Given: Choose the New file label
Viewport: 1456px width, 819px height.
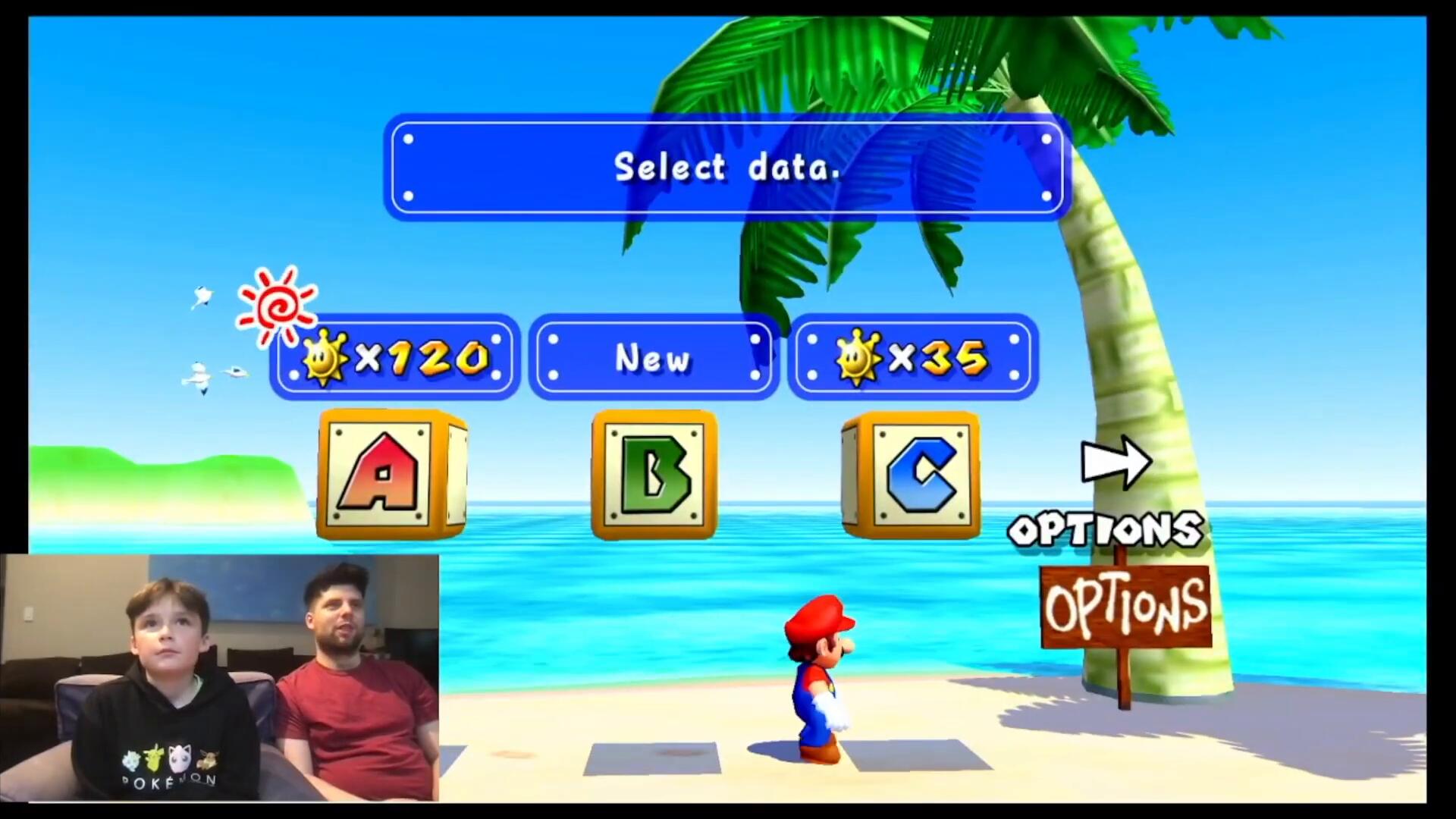Looking at the screenshot, I should point(654,357).
